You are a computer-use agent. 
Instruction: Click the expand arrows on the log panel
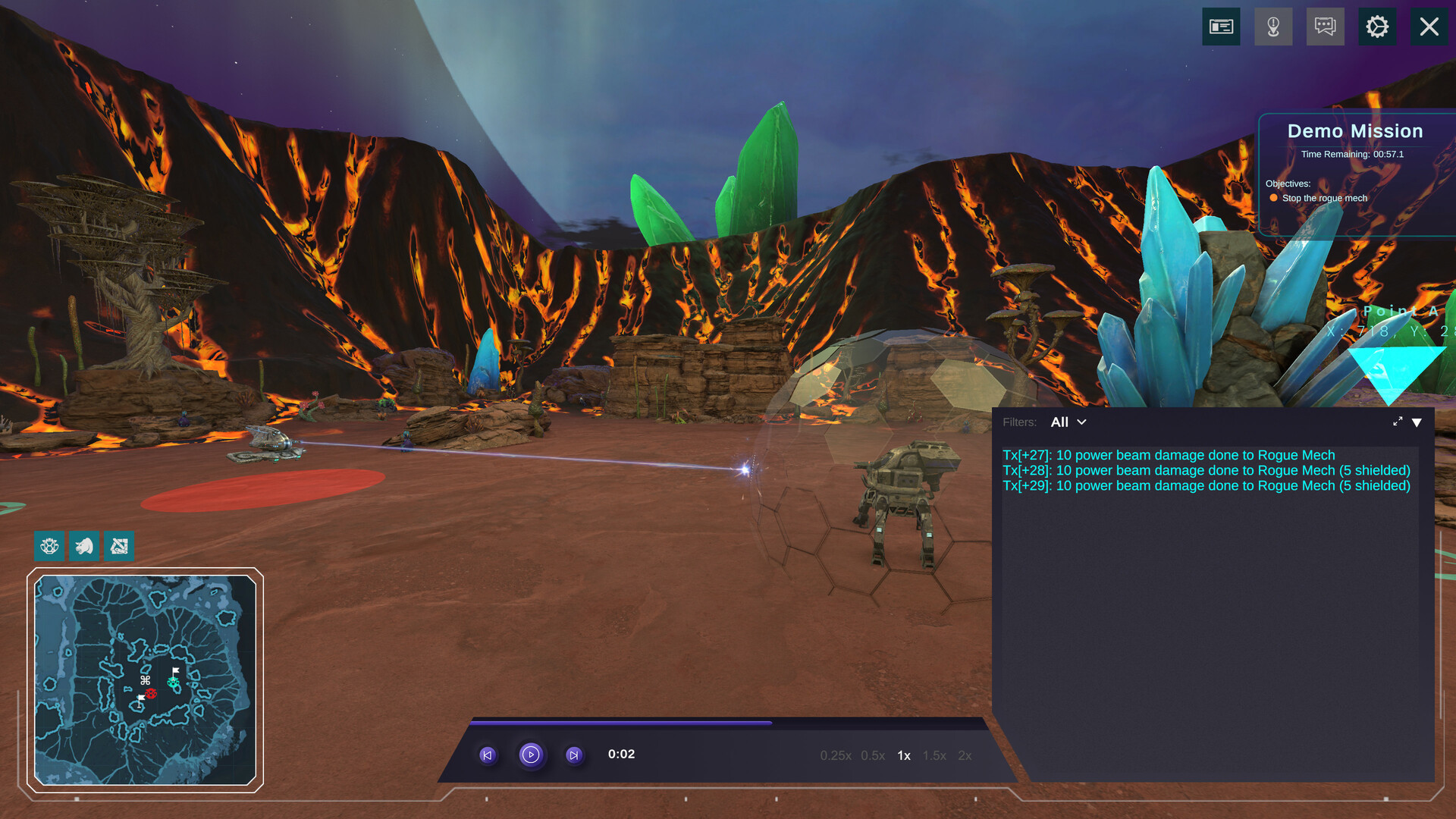(1398, 422)
